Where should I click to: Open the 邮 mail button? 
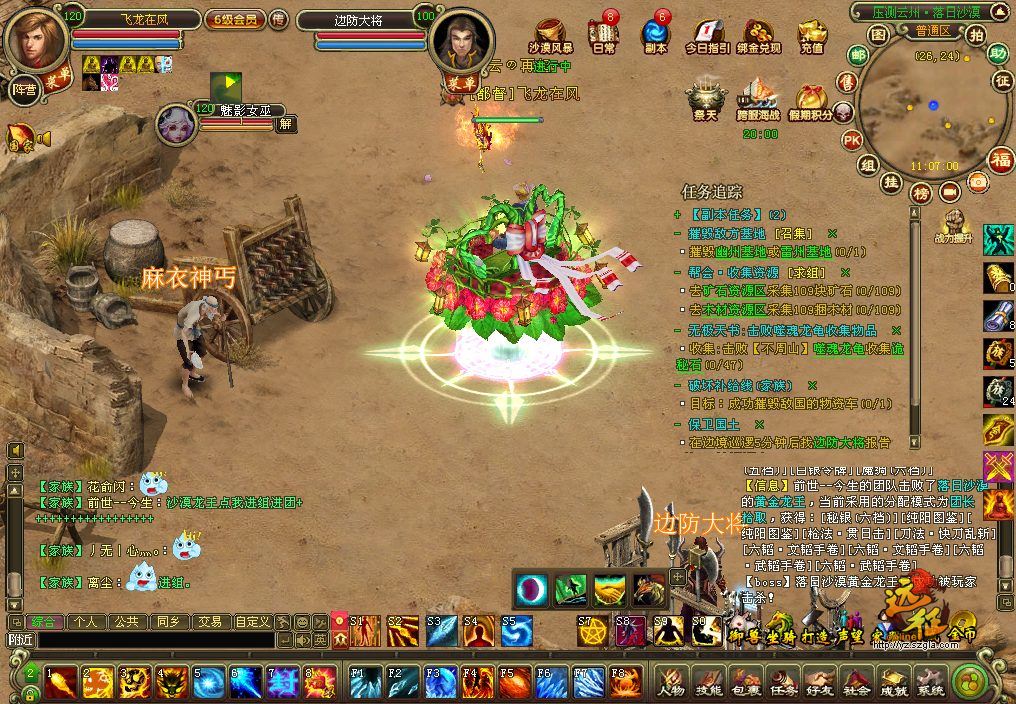tap(857, 54)
